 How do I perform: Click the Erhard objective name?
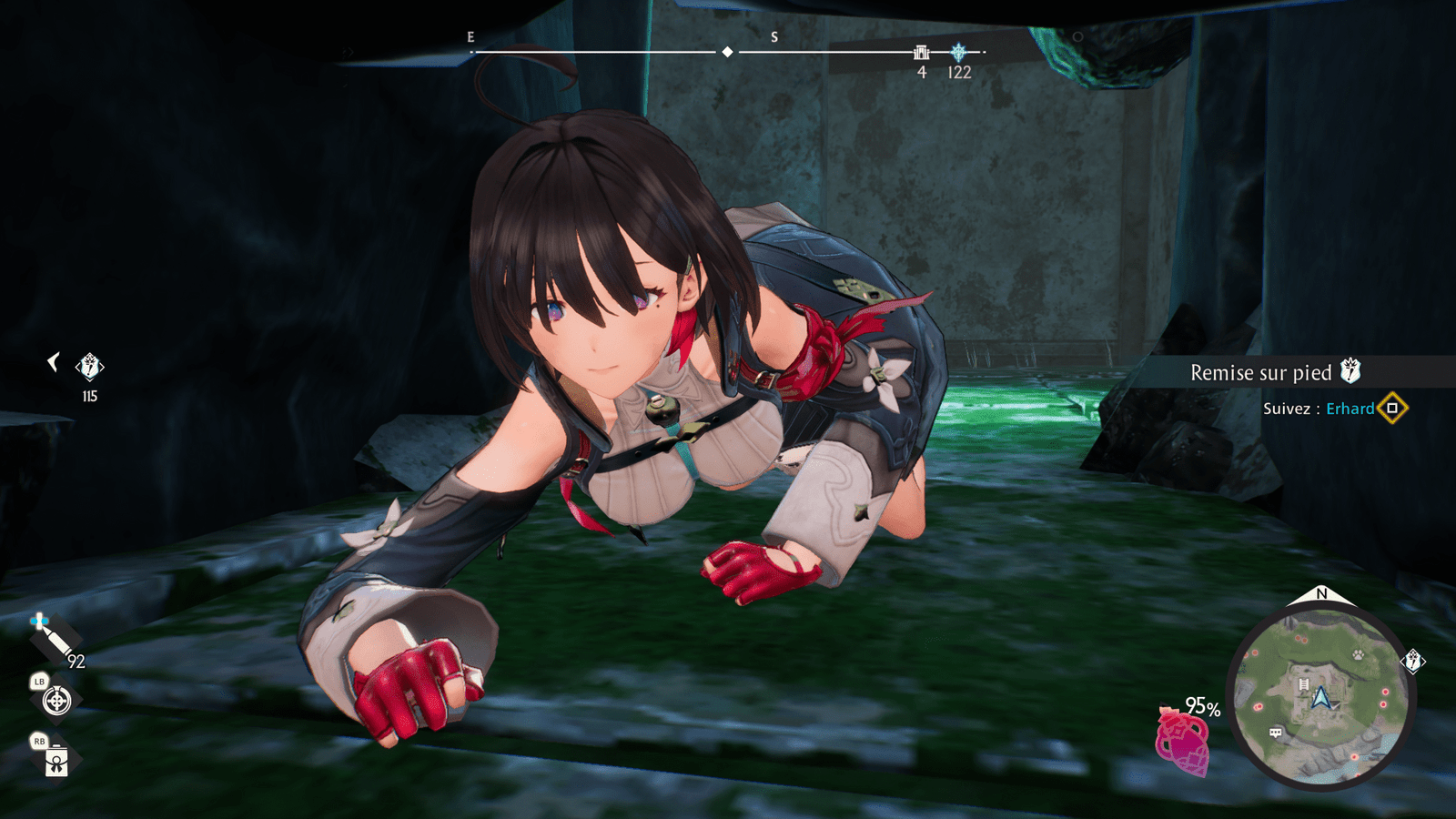[1350, 409]
